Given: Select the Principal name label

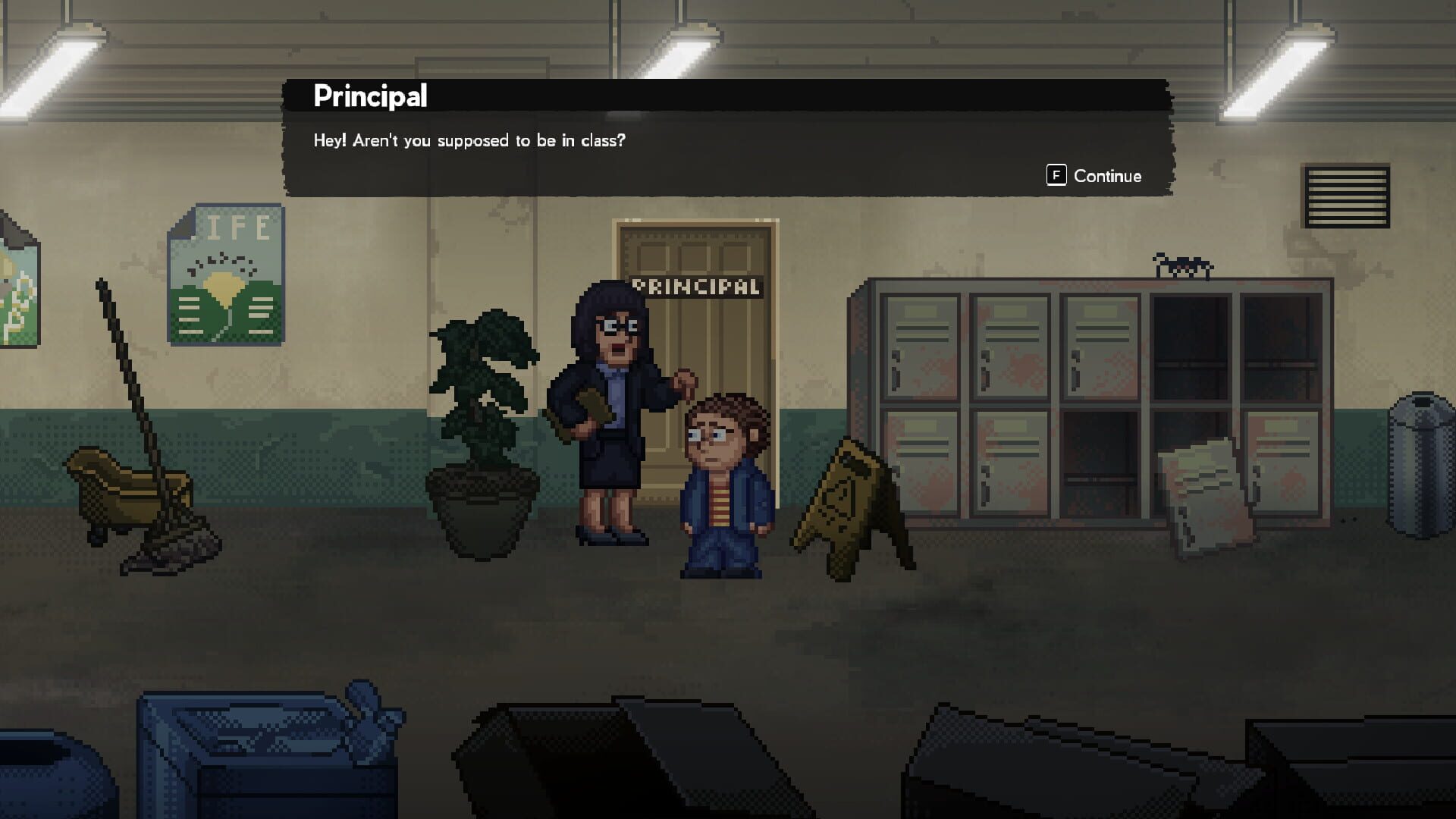Looking at the screenshot, I should [369, 96].
